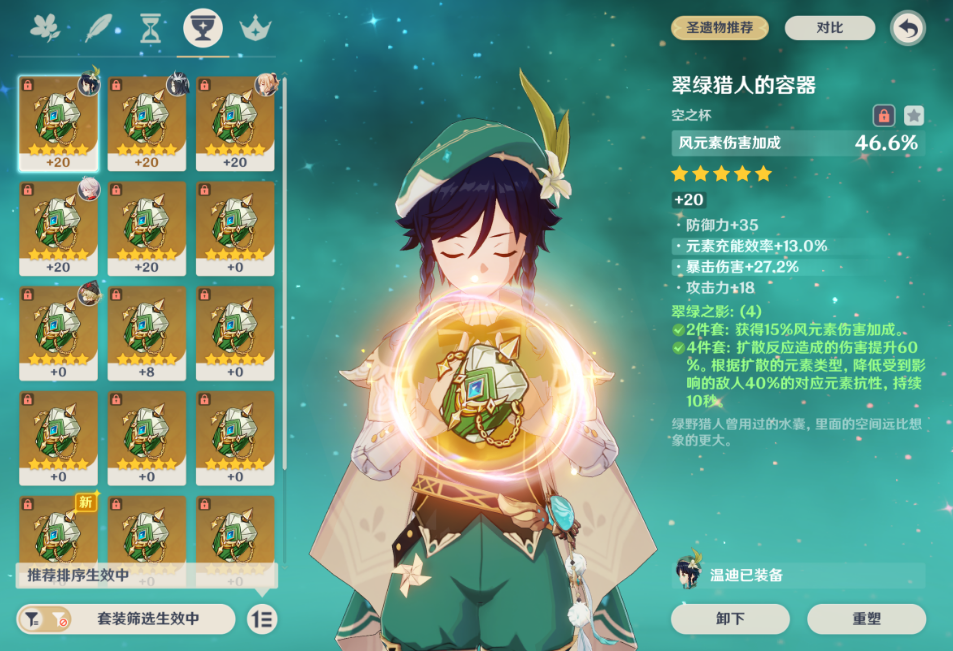953x651 pixels.
Task: Open the 套装筛选生效中 set filter
Action: (x=127, y=619)
